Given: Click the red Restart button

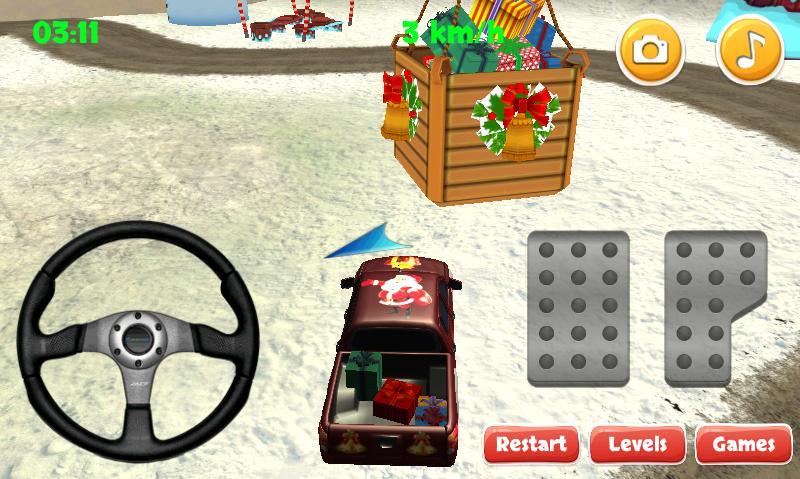Looking at the screenshot, I should click(531, 444).
